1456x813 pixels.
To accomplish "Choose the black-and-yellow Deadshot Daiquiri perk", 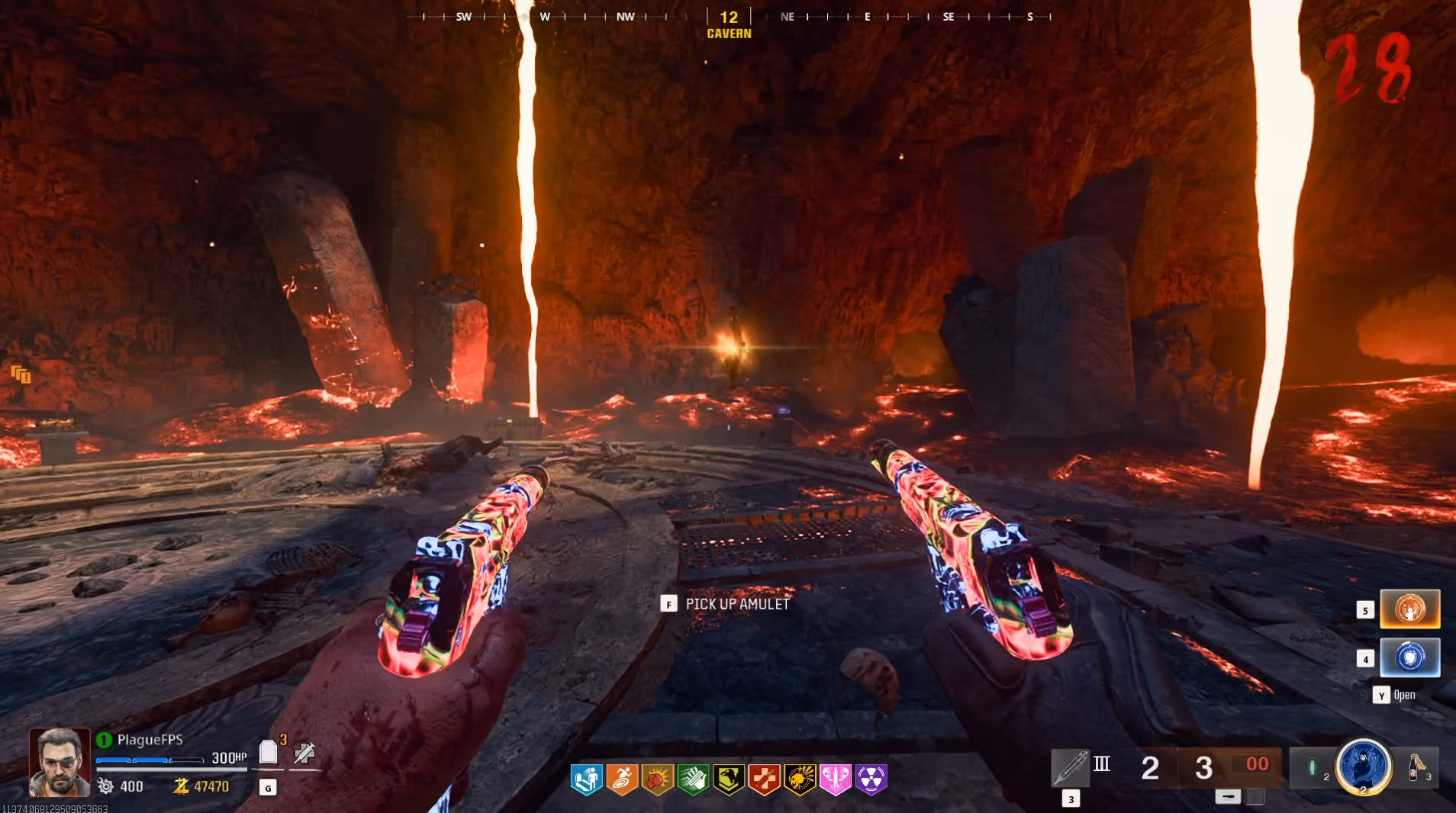I will pos(800,779).
